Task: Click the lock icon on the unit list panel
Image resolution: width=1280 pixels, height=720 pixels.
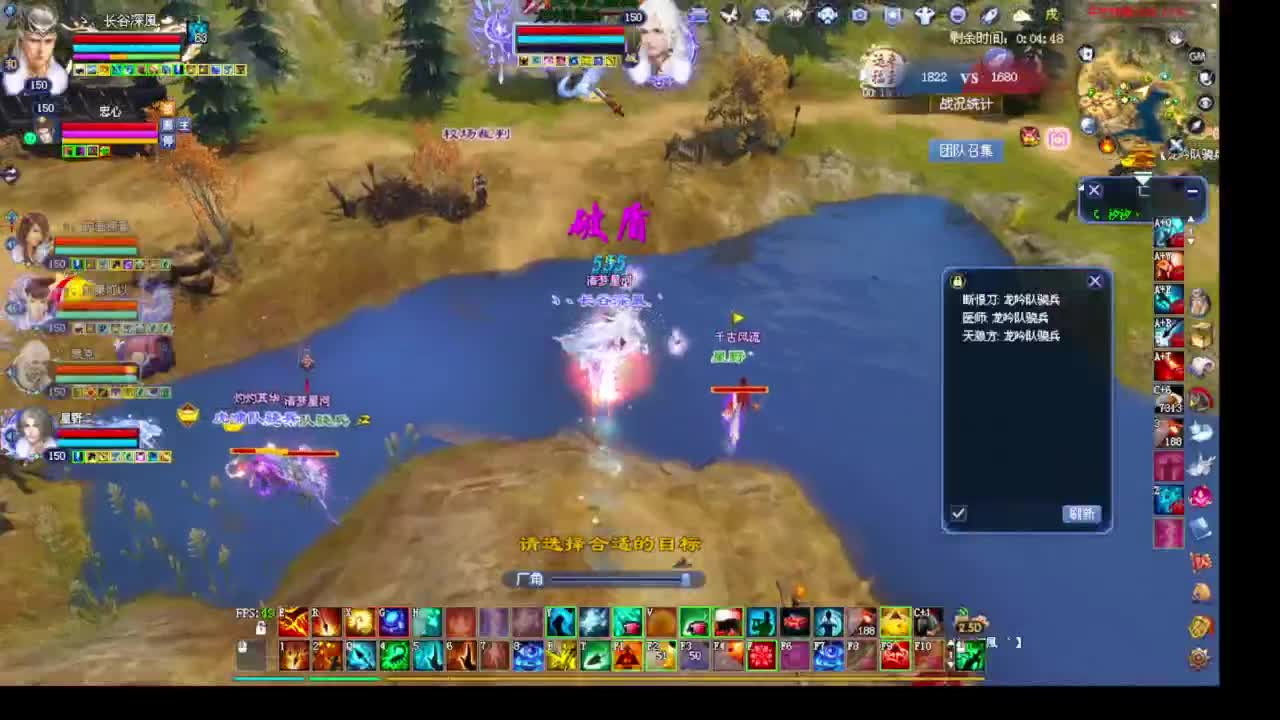Action: (957, 281)
